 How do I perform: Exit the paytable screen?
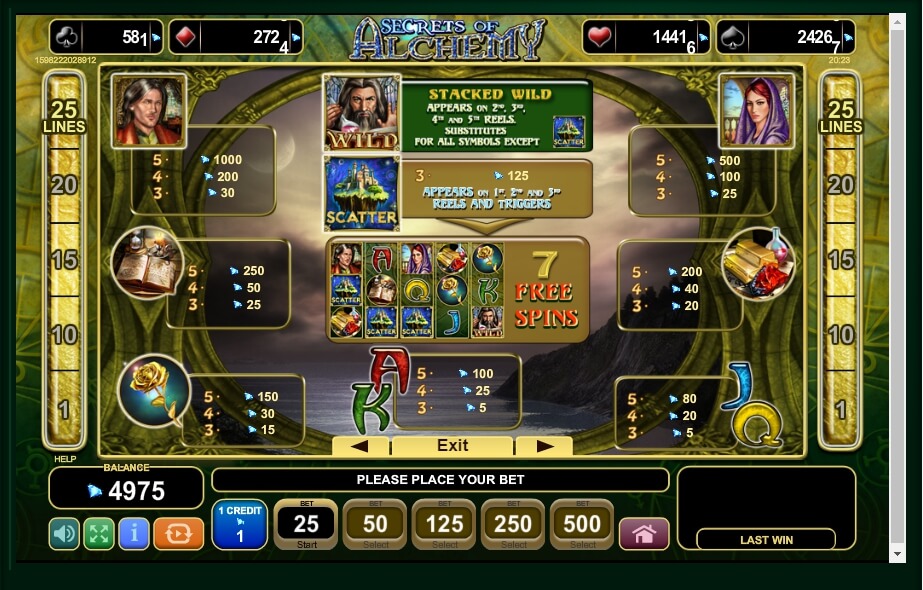(452, 446)
